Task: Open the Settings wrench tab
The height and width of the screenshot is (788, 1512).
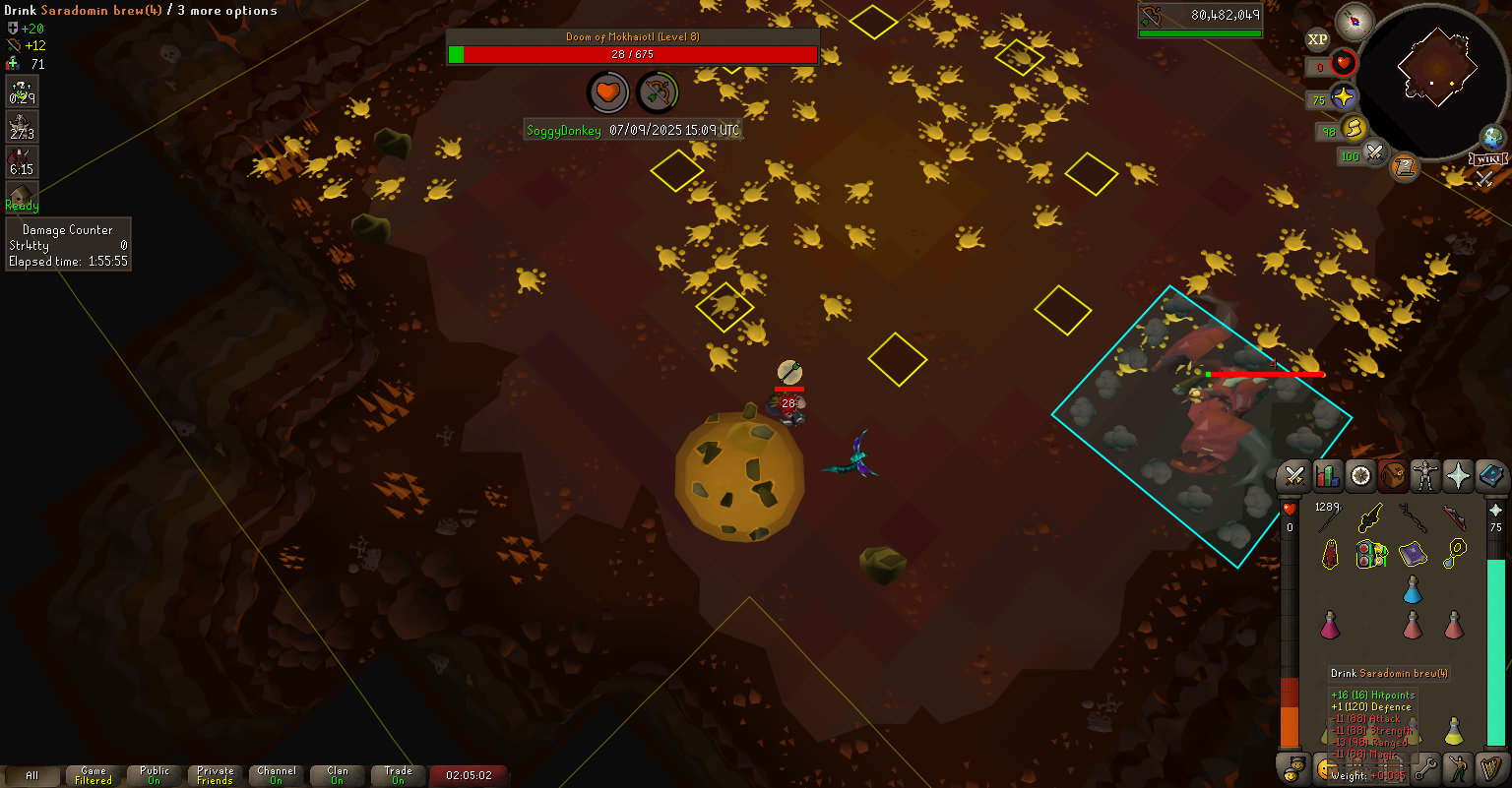Action: pyautogui.click(x=1425, y=766)
